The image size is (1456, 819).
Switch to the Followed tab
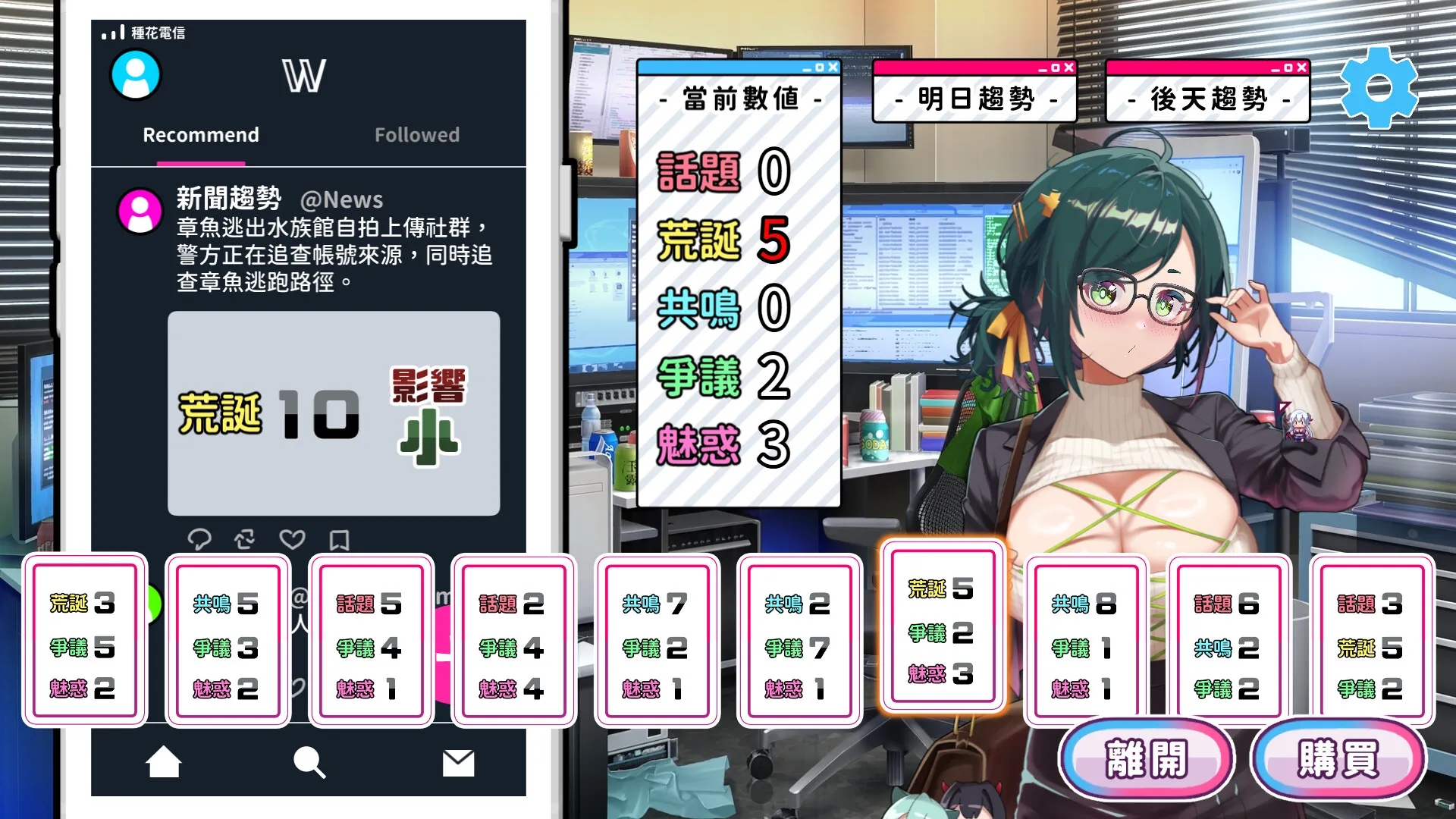[x=416, y=135]
